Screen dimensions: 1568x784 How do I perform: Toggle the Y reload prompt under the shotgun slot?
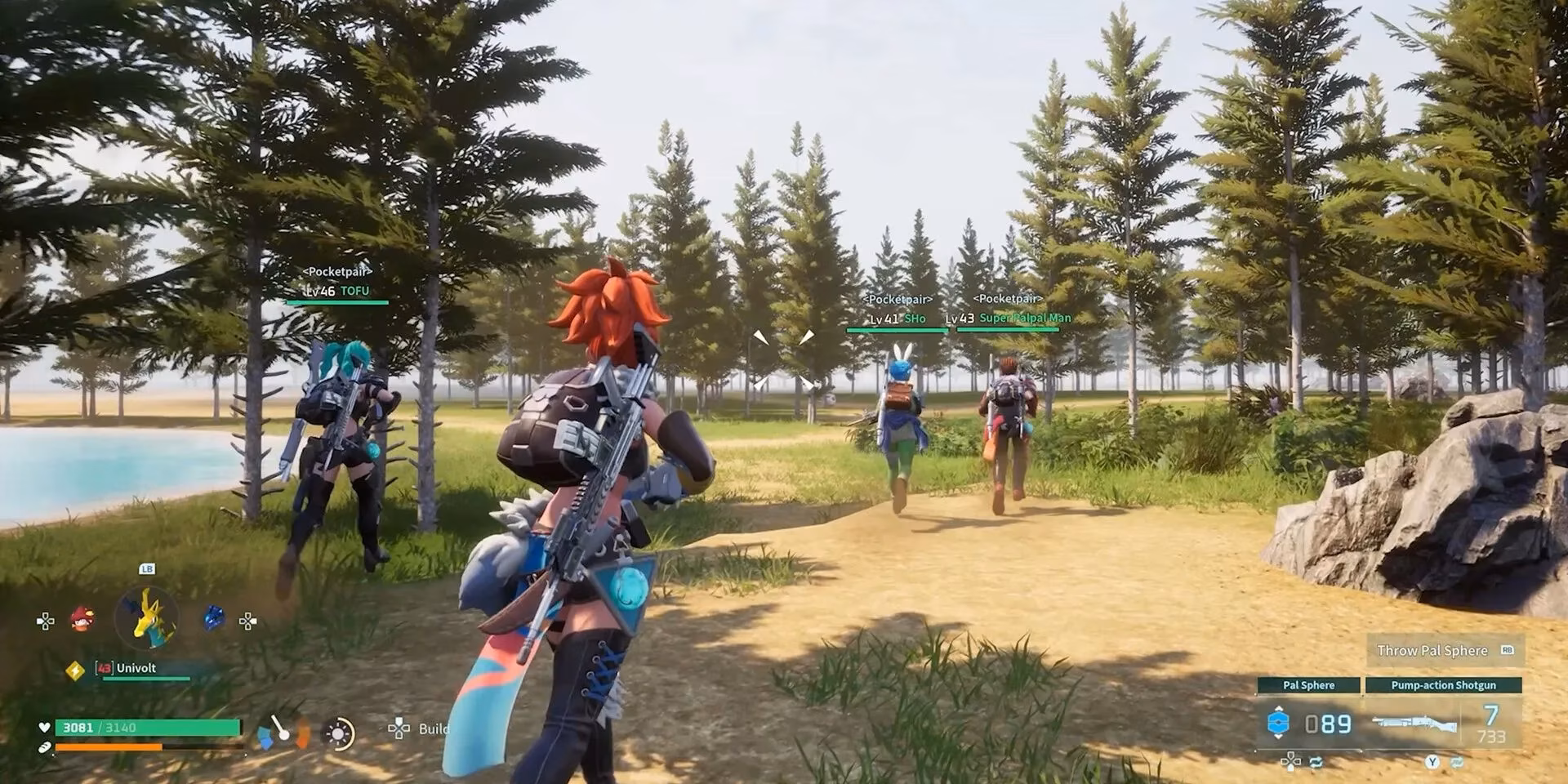pos(1432,761)
